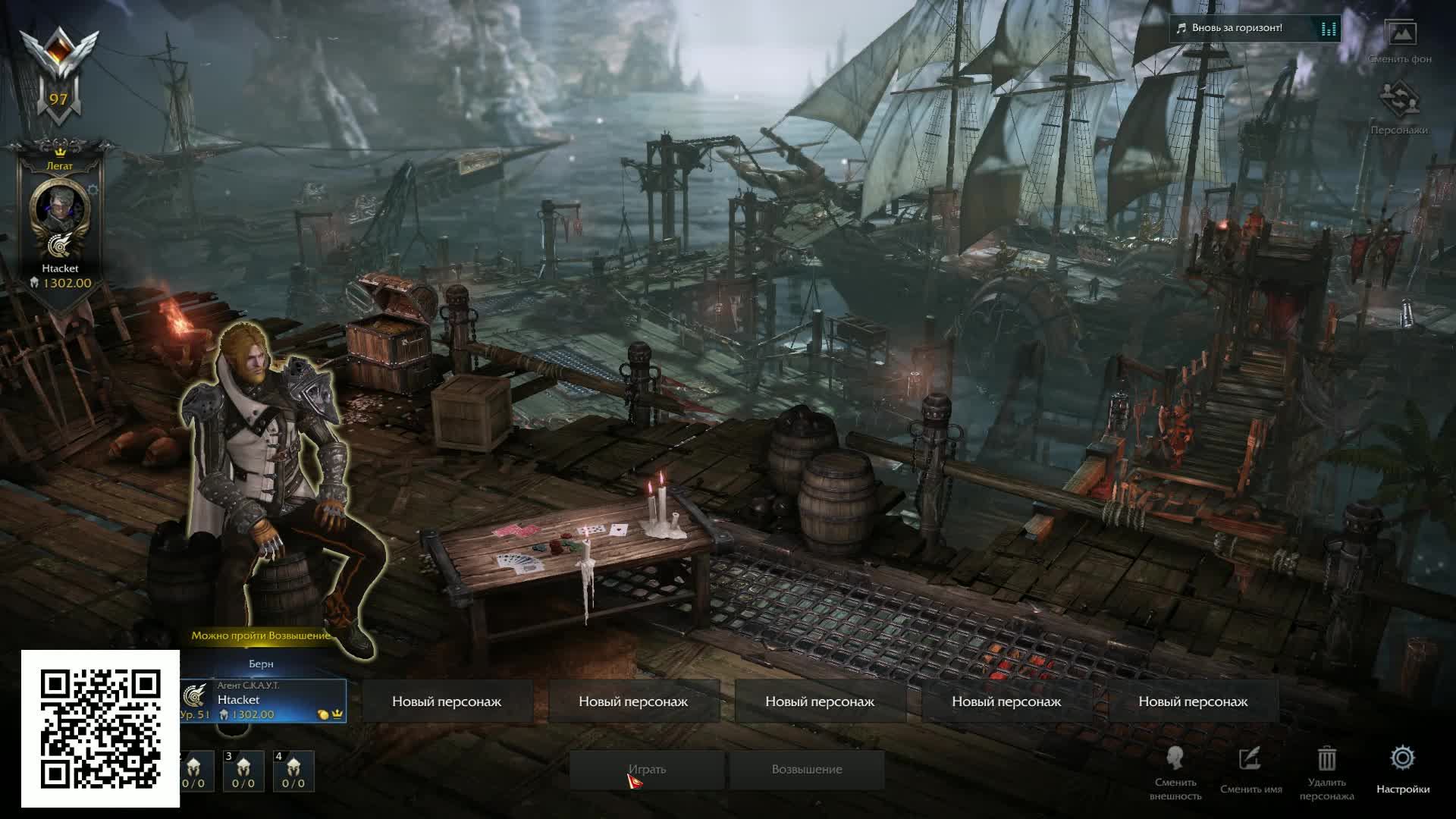This screenshot has height=819, width=1456.
Task: Select character page tab number 4
Action: coord(293,770)
